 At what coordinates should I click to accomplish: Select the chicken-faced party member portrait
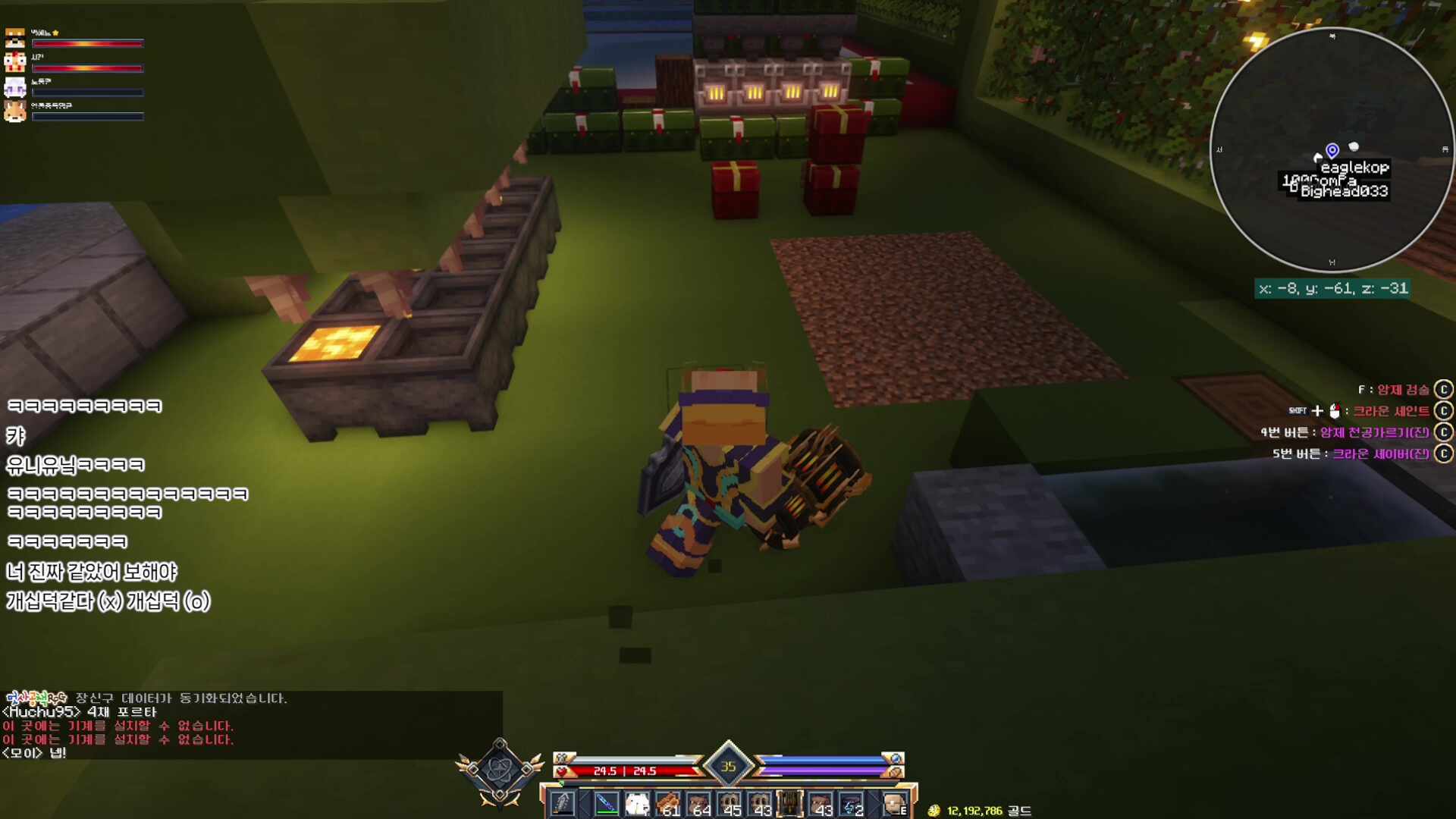coord(15,62)
